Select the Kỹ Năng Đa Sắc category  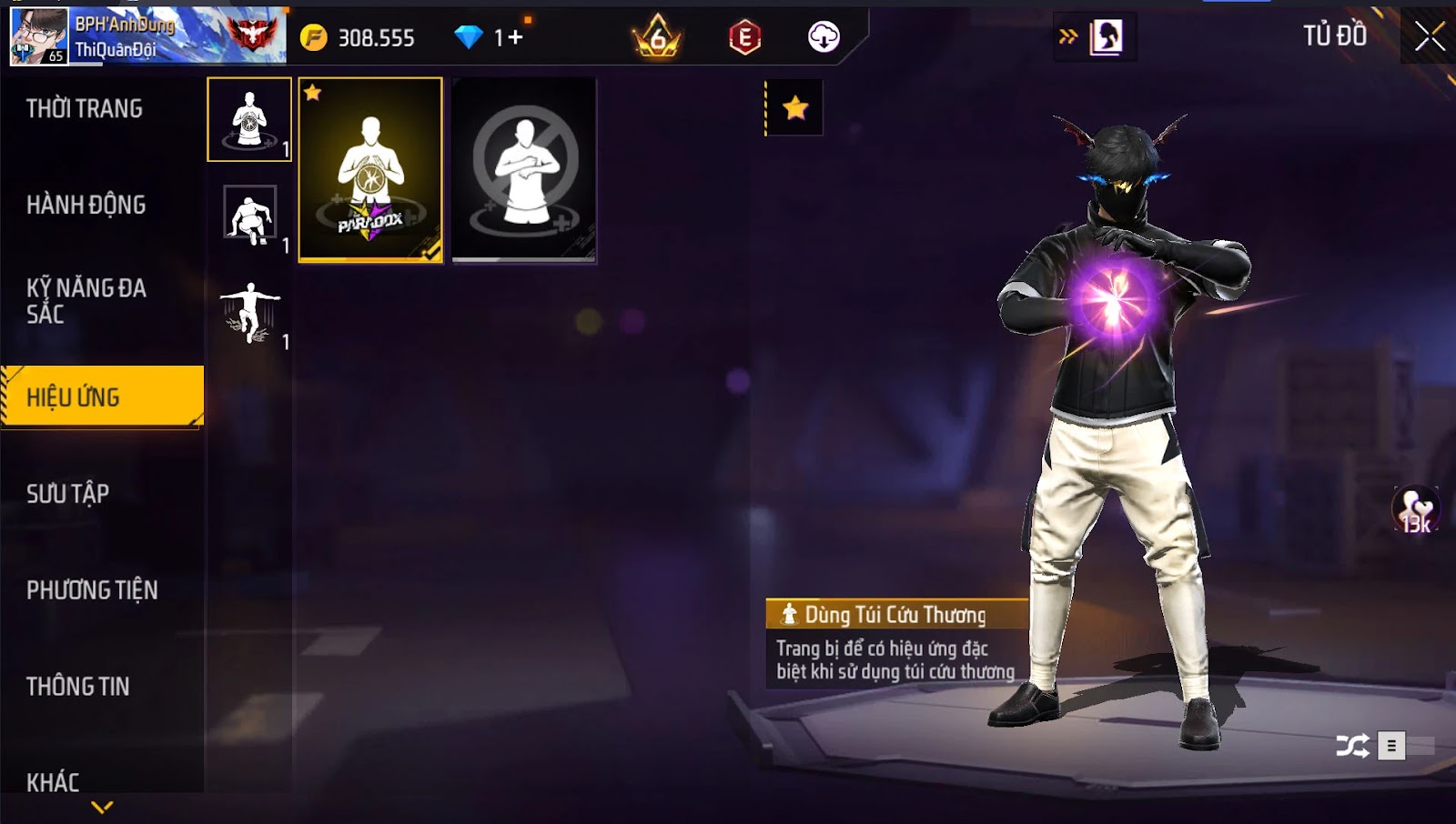pyautogui.click(x=86, y=301)
